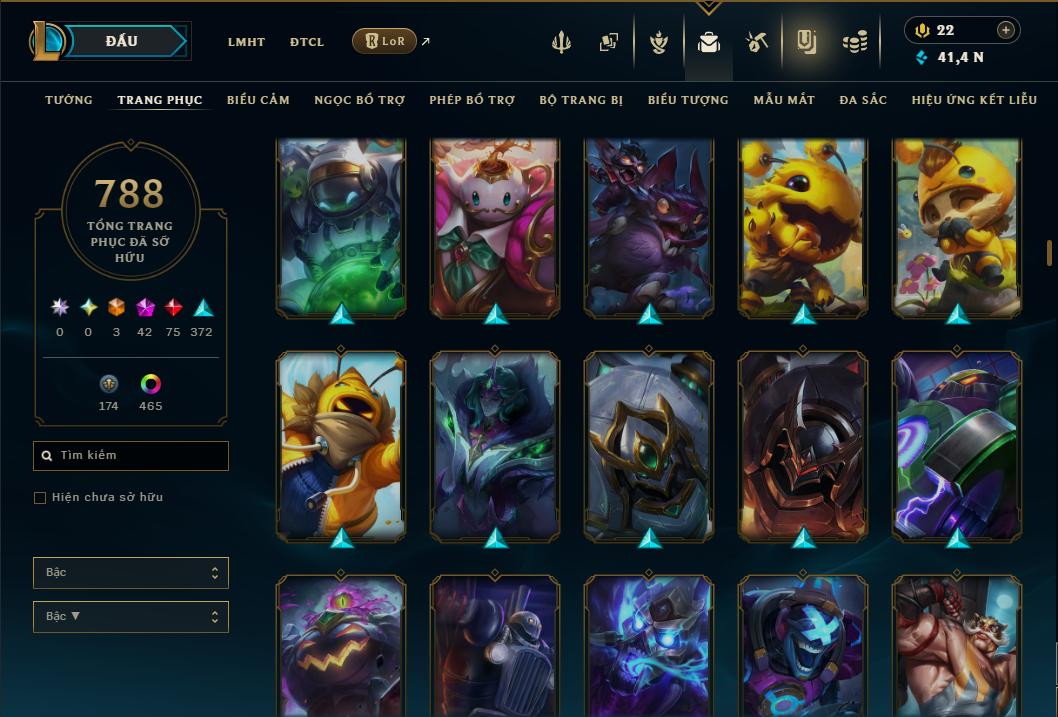Open the LoR launcher link
This screenshot has width=1058, height=717.
tap(385, 41)
